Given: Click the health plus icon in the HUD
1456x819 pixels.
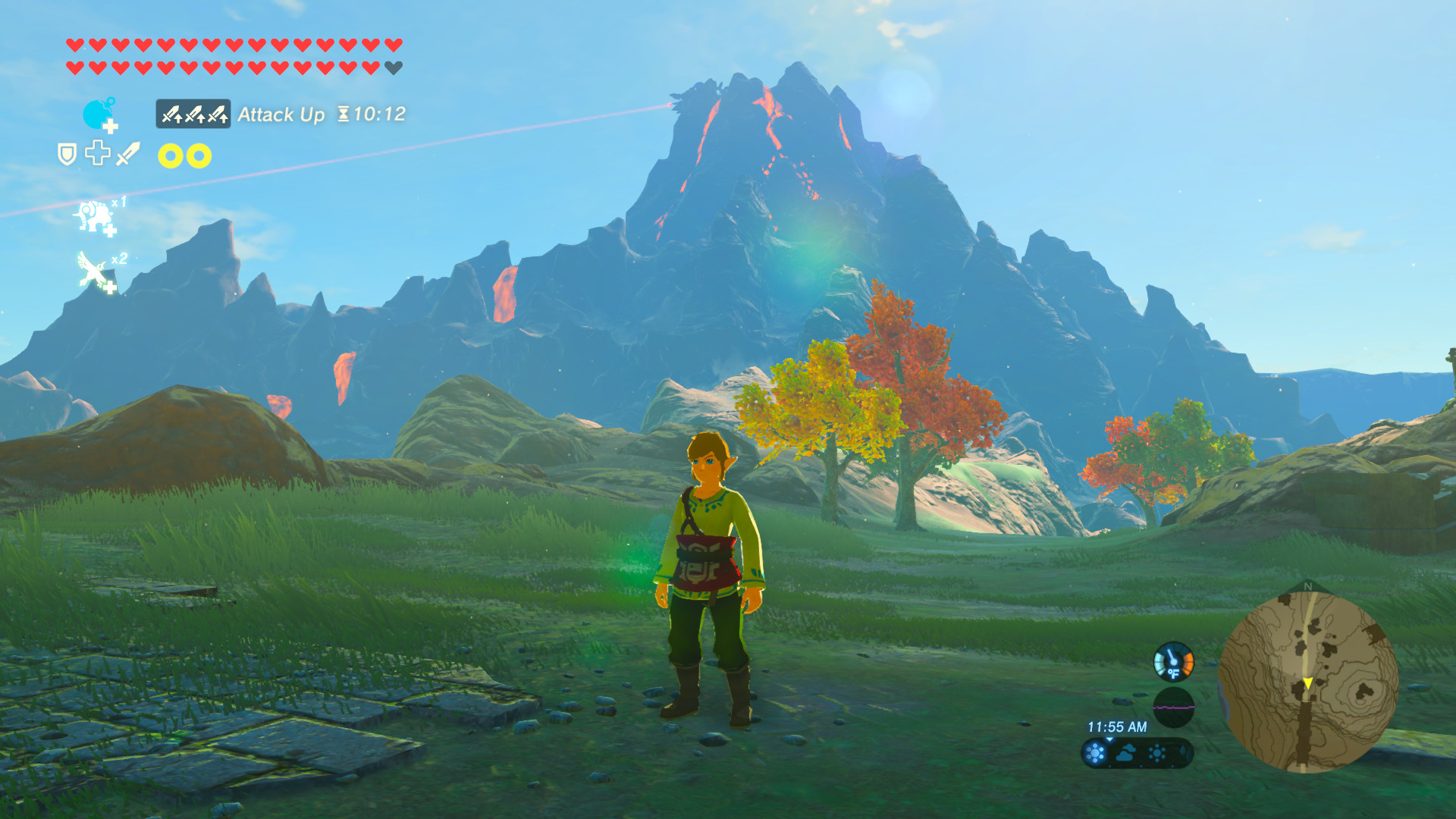Looking at the screenshot, I should pos(99,154).
